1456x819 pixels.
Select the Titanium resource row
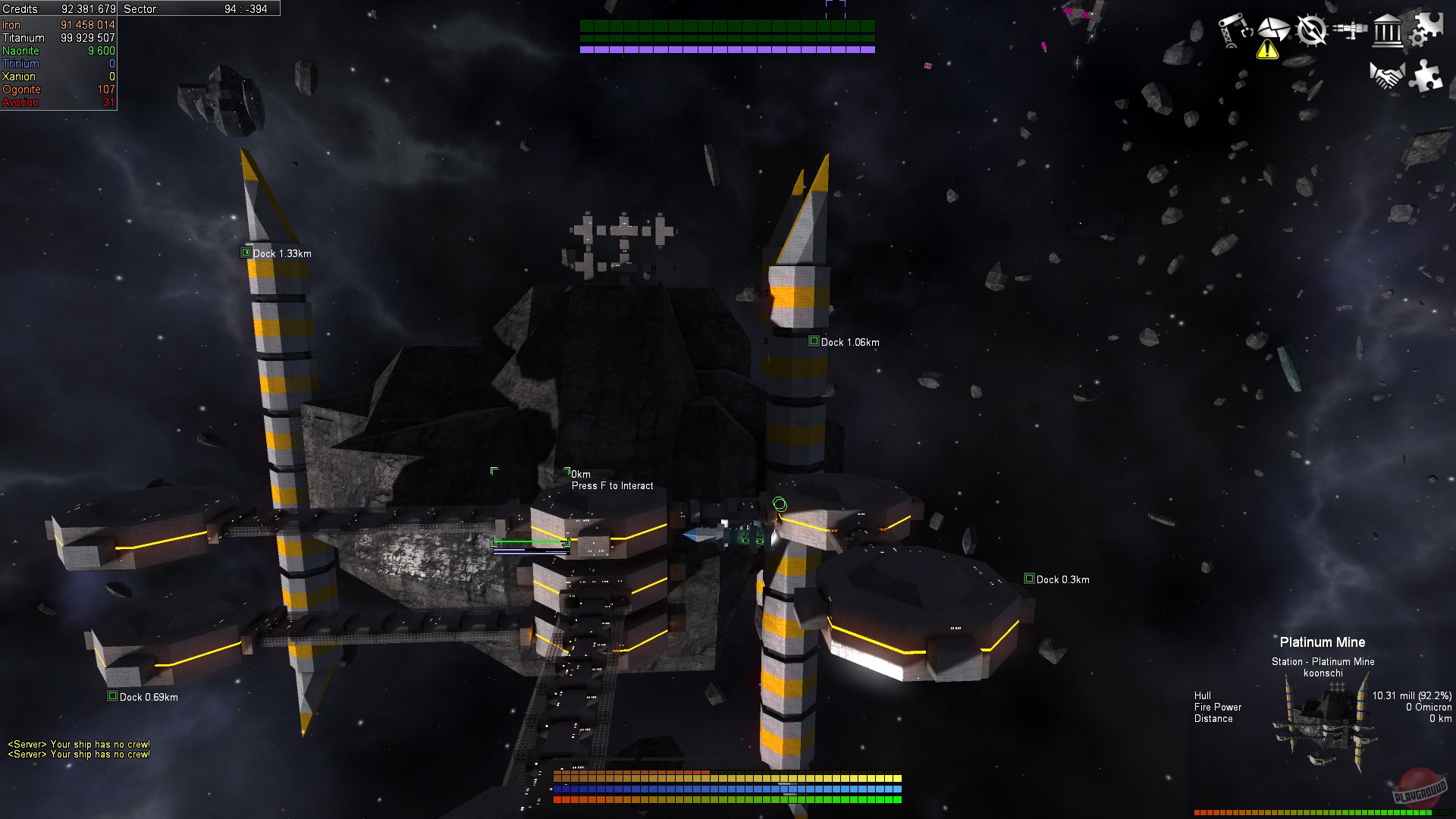[57, 36]
